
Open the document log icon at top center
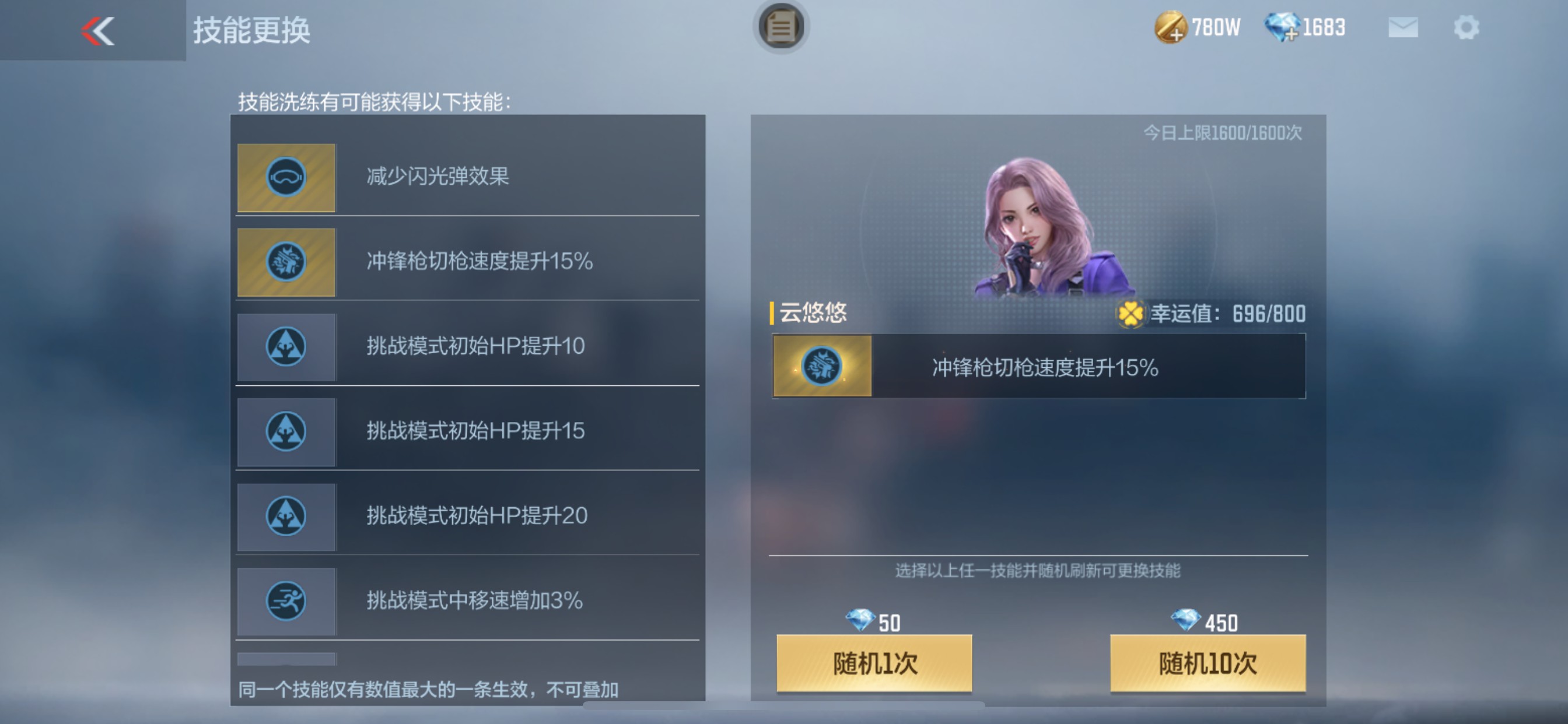[781, 27]
